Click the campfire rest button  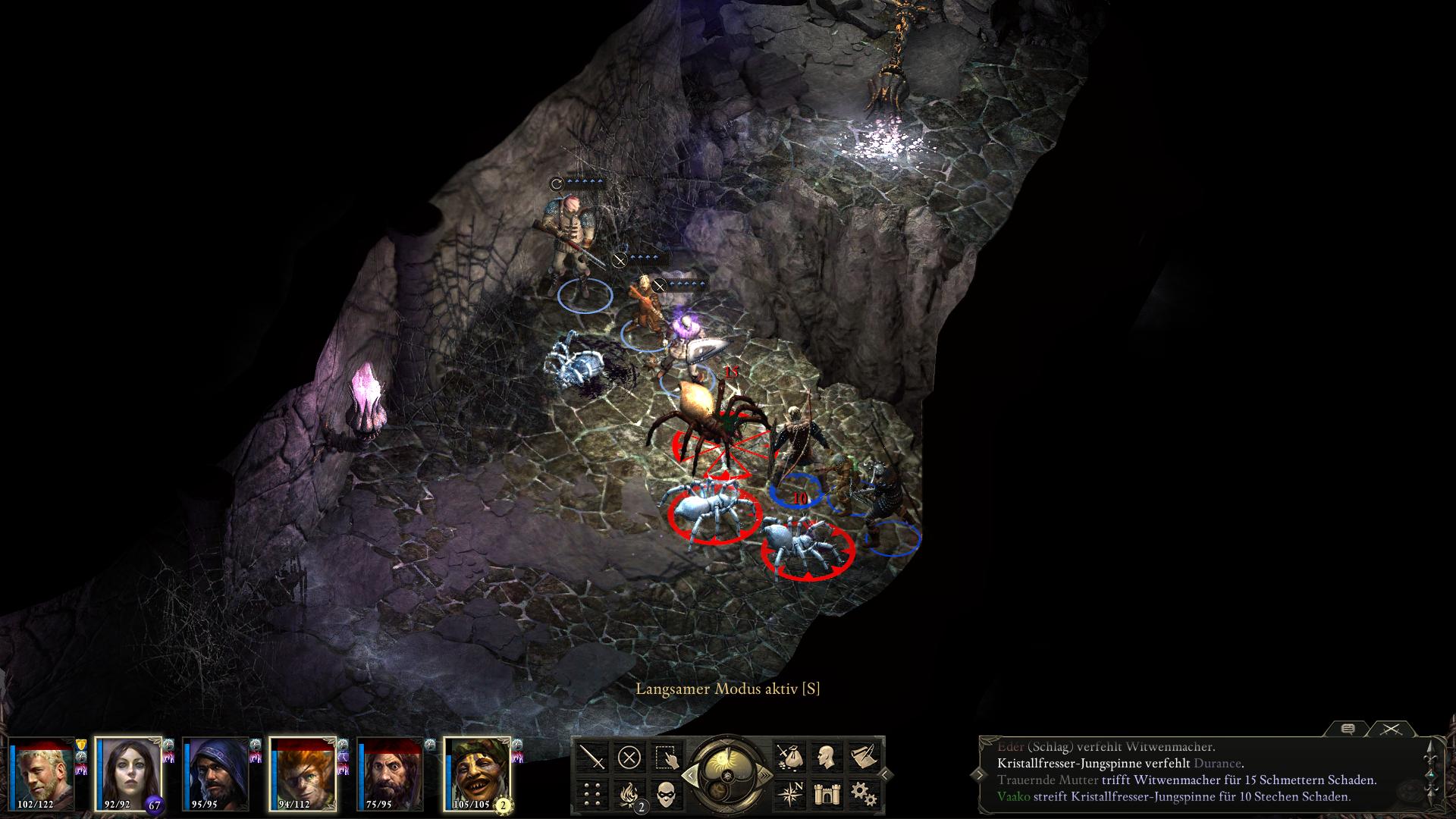[x=629, y=794]
